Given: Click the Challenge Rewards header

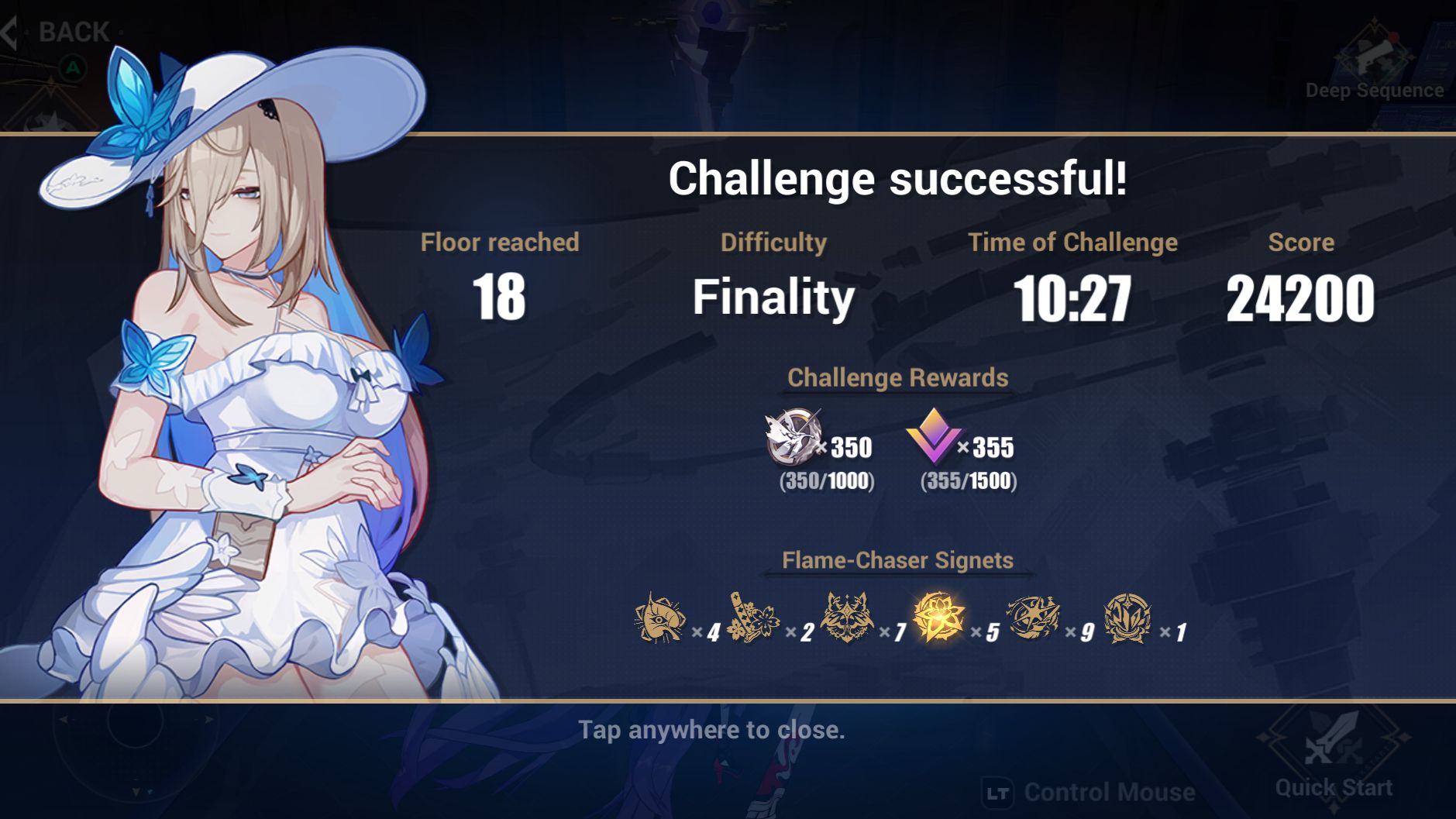Looking at the screenshot, I should point(897,378).
